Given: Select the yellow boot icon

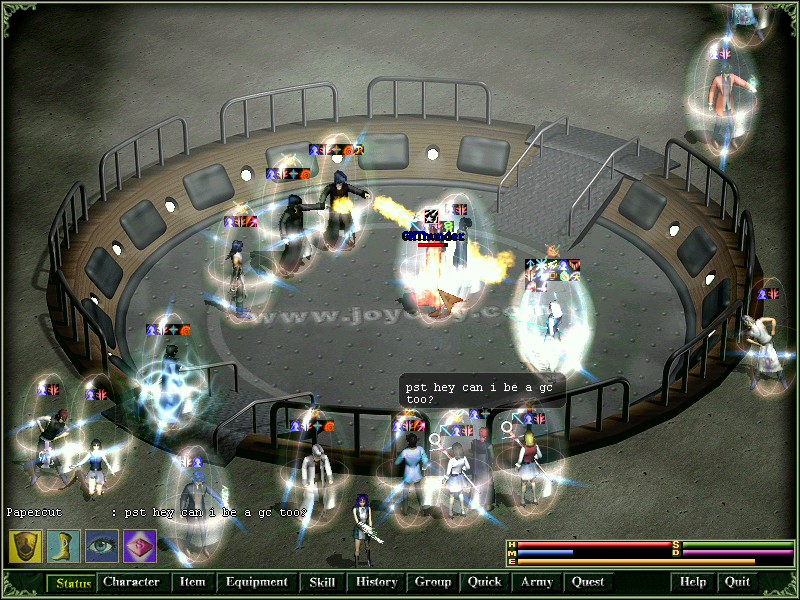Looking at the screenshot, I should 63,545.
